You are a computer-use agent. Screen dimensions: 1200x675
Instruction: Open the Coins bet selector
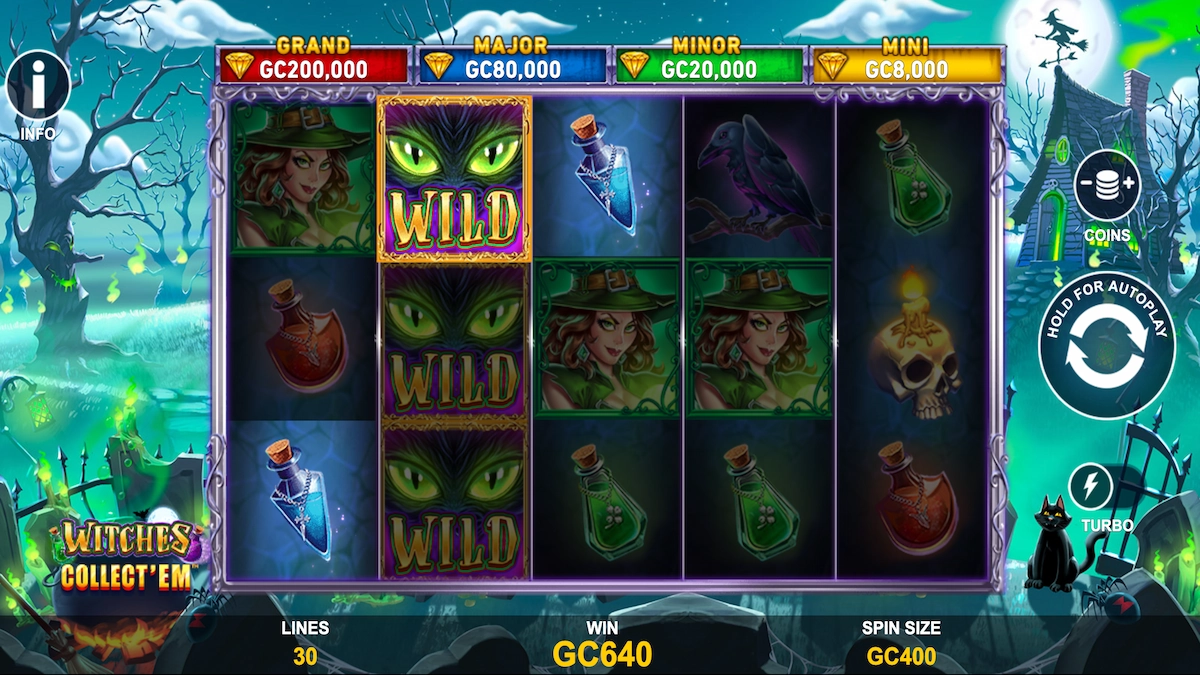point(1107,186)
